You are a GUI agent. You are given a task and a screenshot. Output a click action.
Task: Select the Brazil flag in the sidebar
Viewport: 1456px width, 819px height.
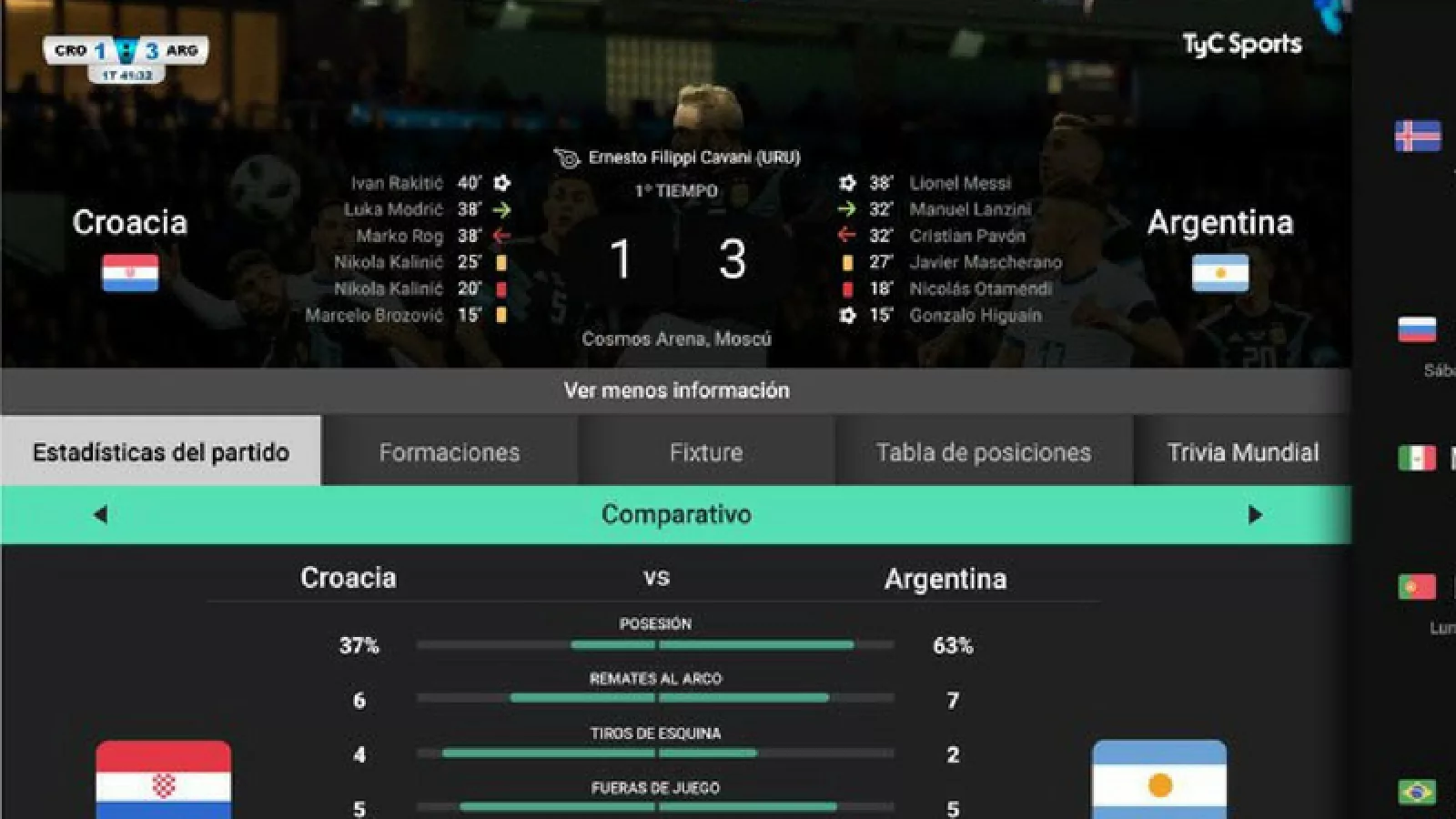click(x=1417, y=792)
